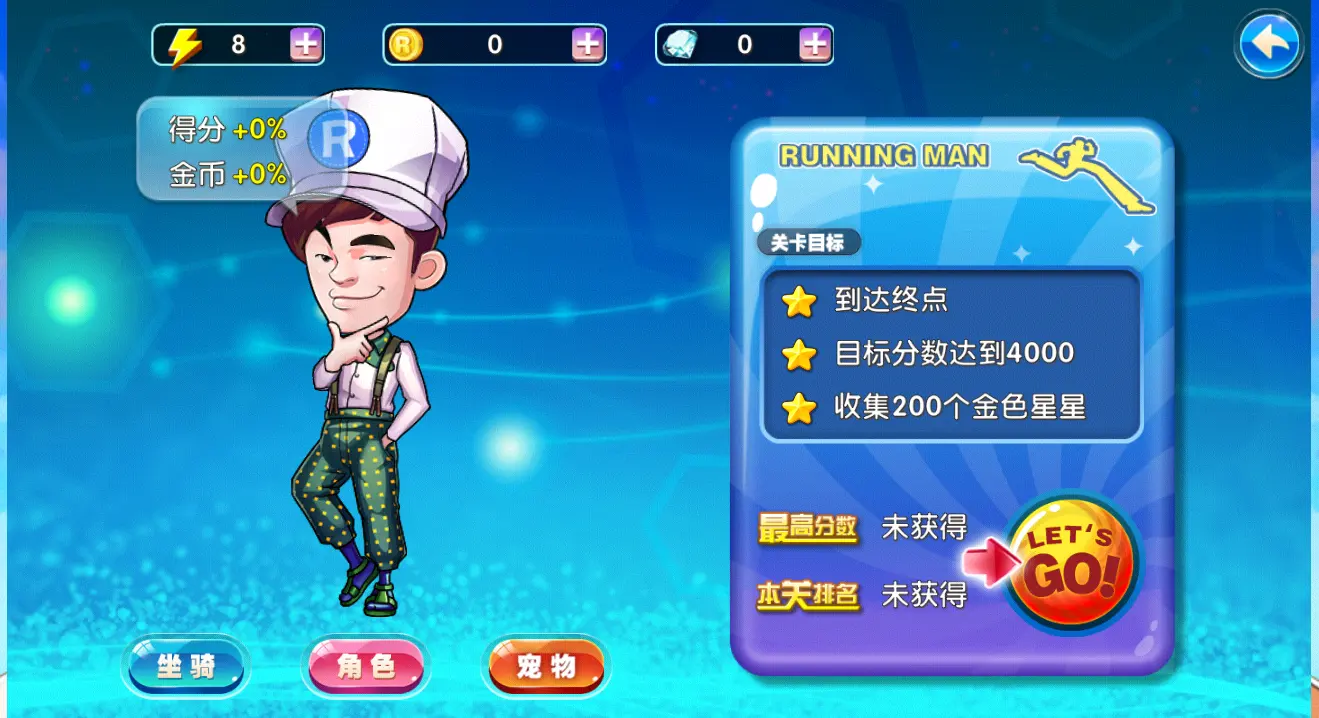Add diamonds with the plus button

click(815, 45)
